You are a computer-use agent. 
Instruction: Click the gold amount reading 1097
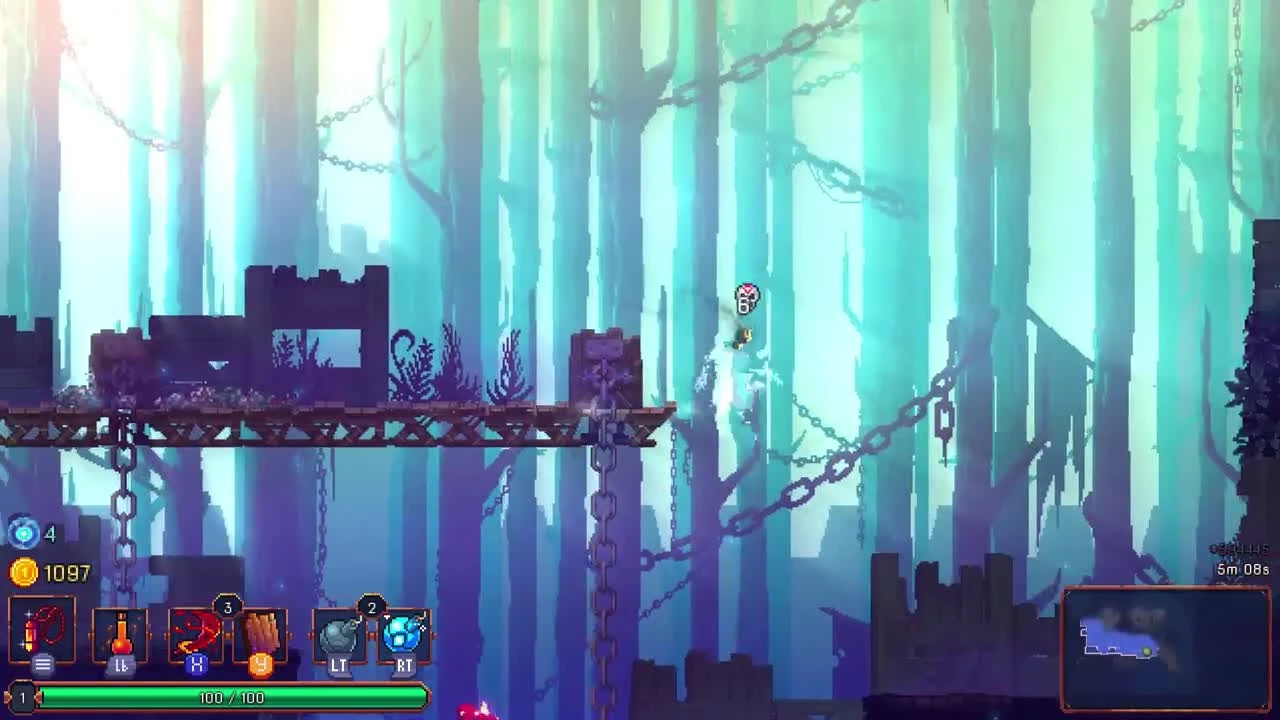tap(62, 574)
